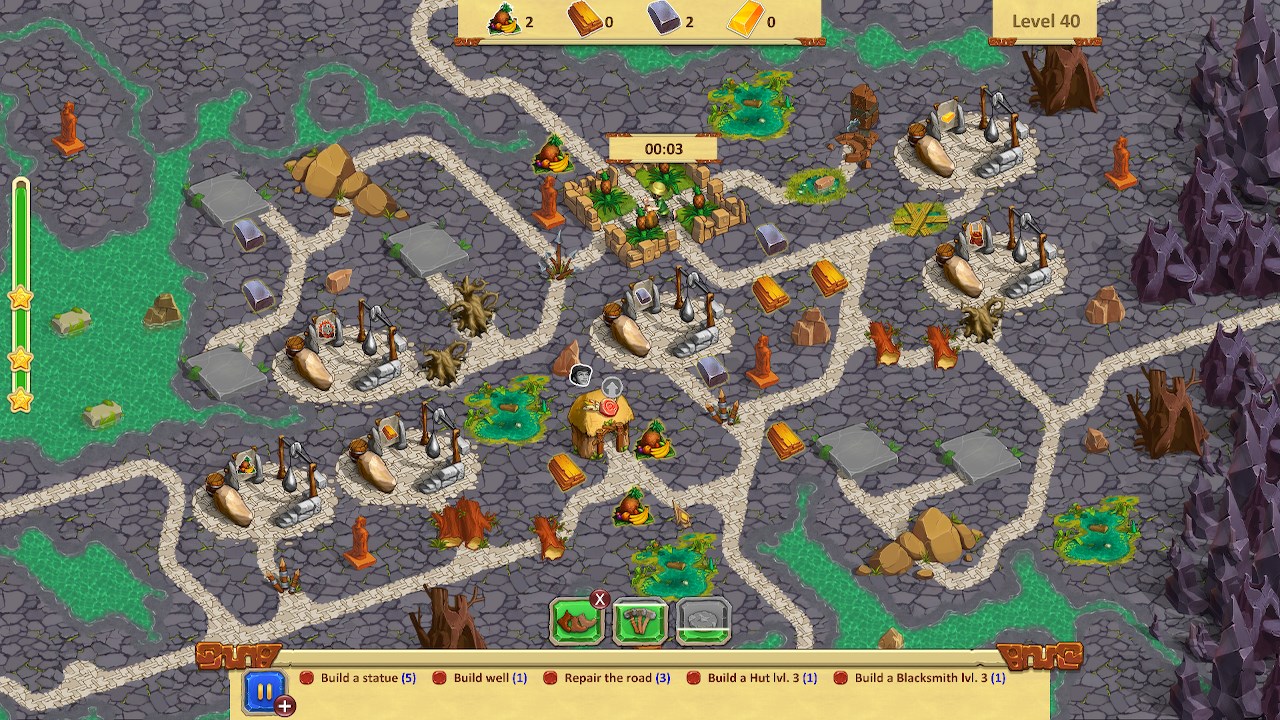Viewport: 1280px width, 720px height.
Task: Click the stone resource icon showing 2
Action: point(664,18)
